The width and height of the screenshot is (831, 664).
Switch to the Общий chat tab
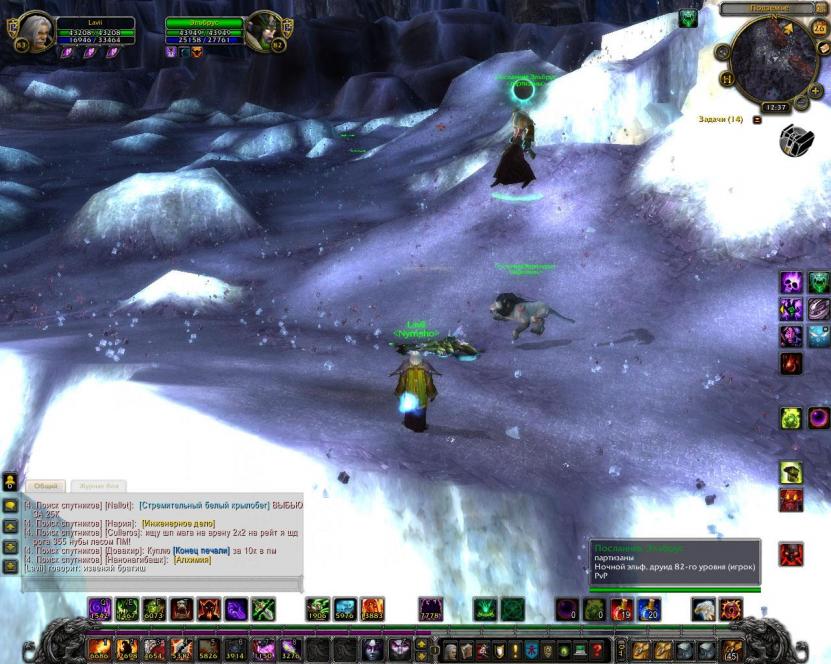coord(46,486)
